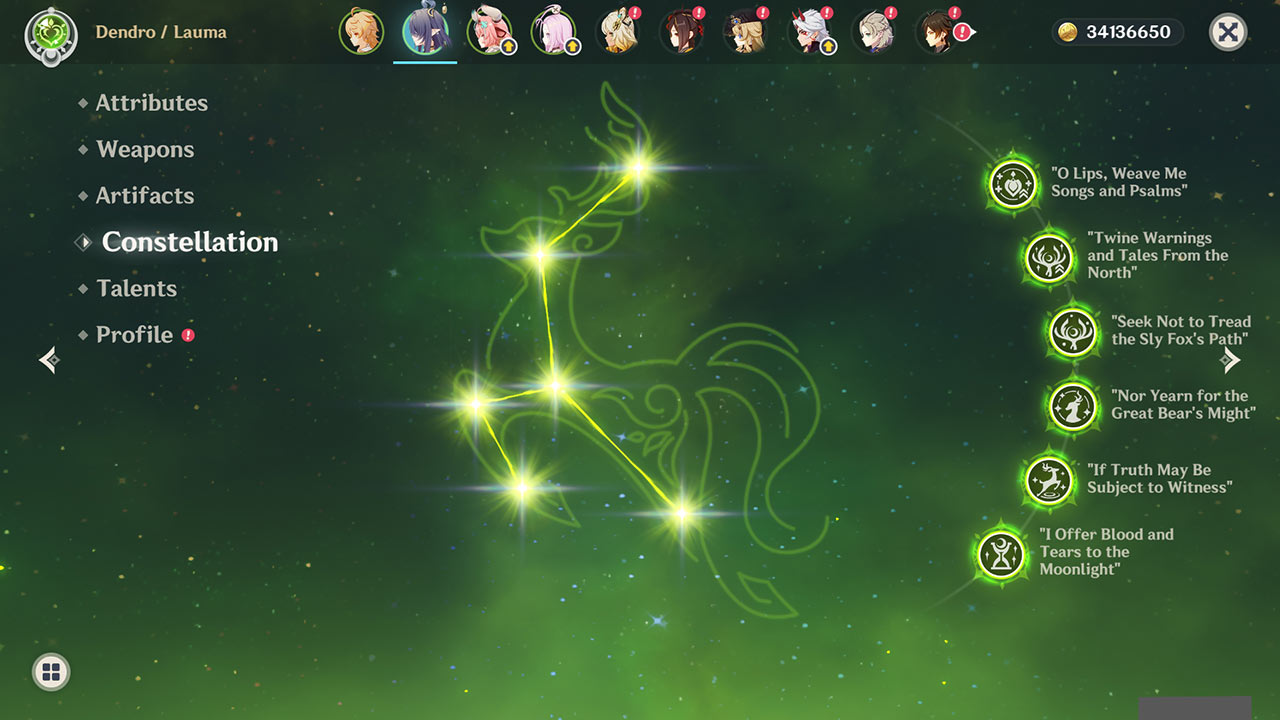This screenshot has width=1280, height=720.
Task: Switch to the blonde-haired character portrait on the far left
Action: click(361, 32)
